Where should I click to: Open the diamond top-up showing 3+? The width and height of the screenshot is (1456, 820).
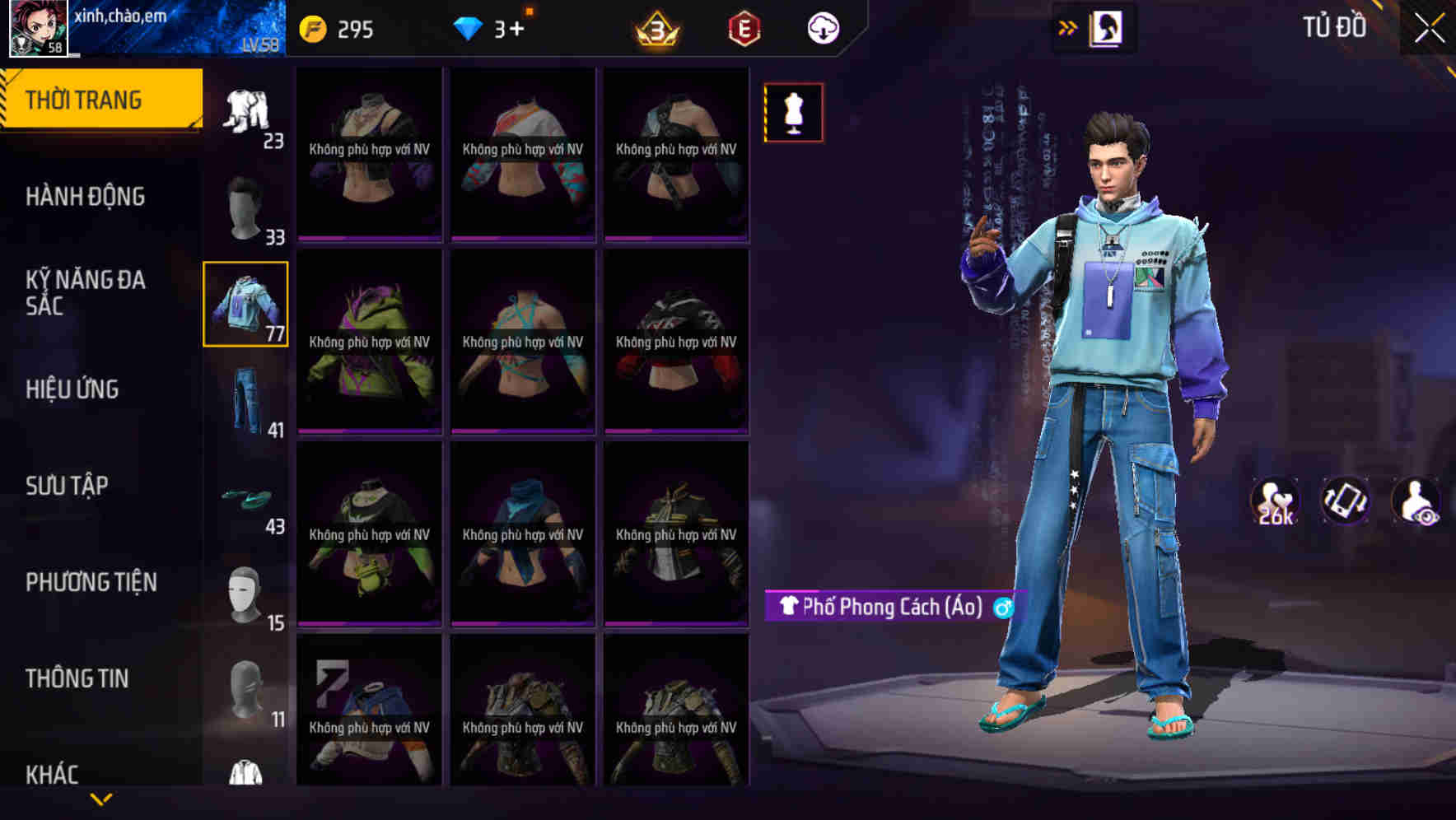470,27
